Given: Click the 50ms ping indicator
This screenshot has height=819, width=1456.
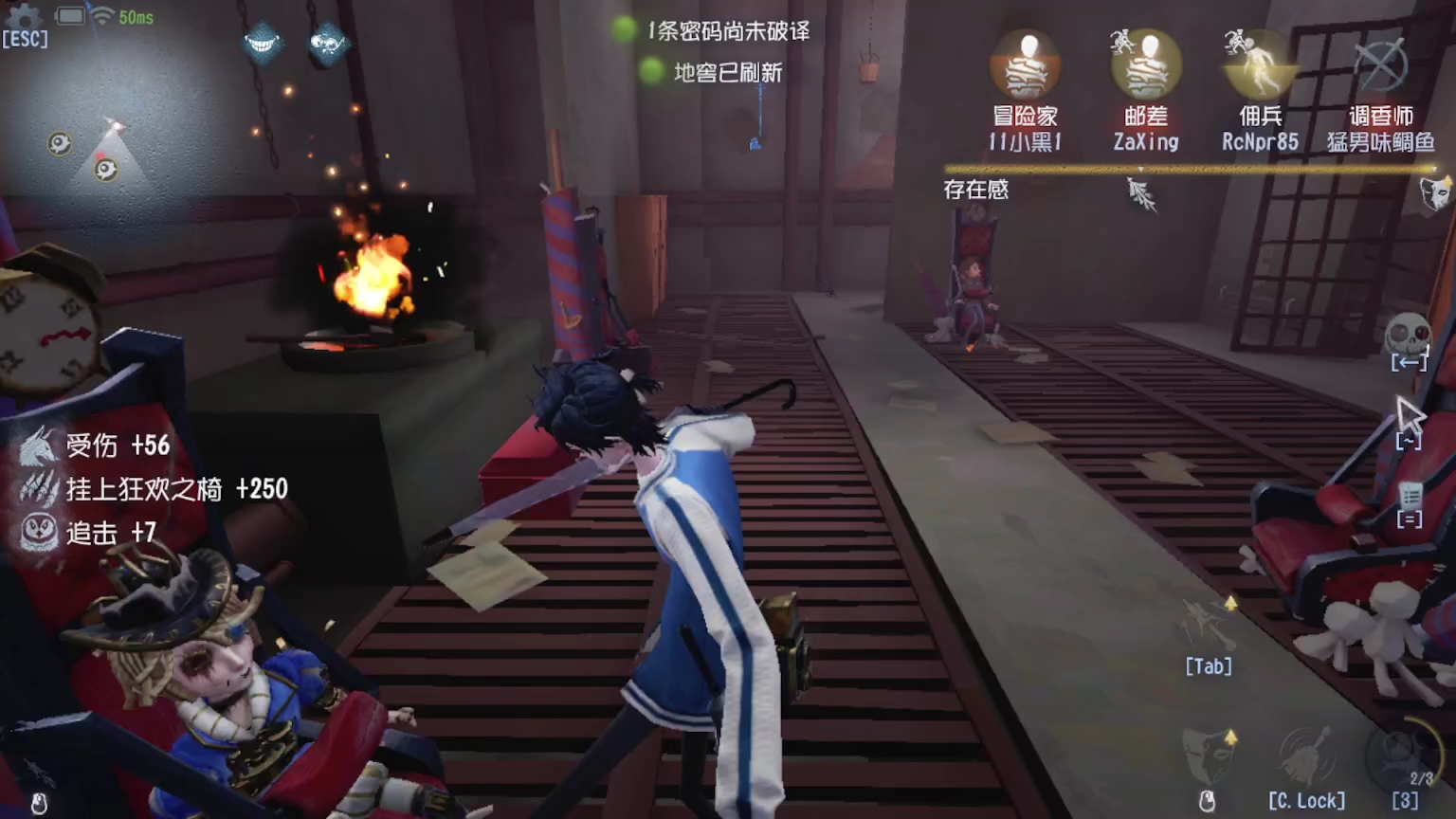Looking at the screenshot, I should [138, 16].
